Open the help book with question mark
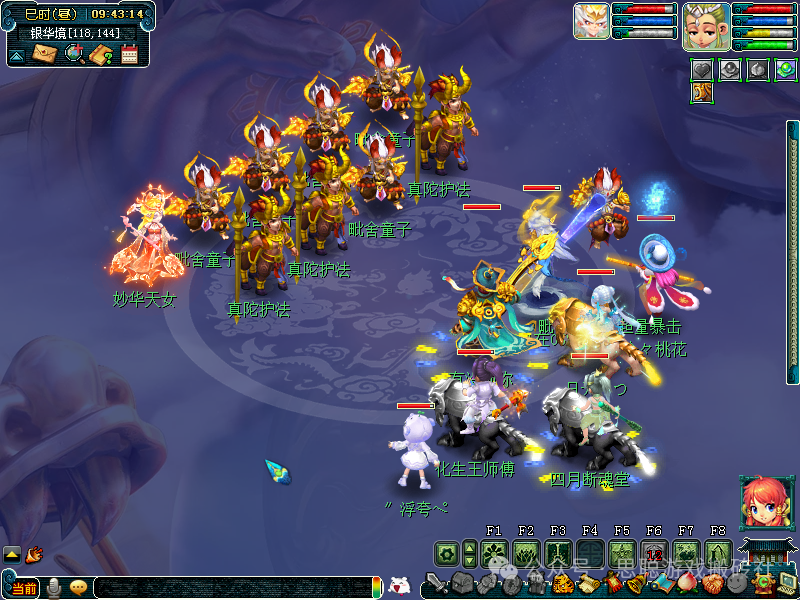 tap(101, 54)
